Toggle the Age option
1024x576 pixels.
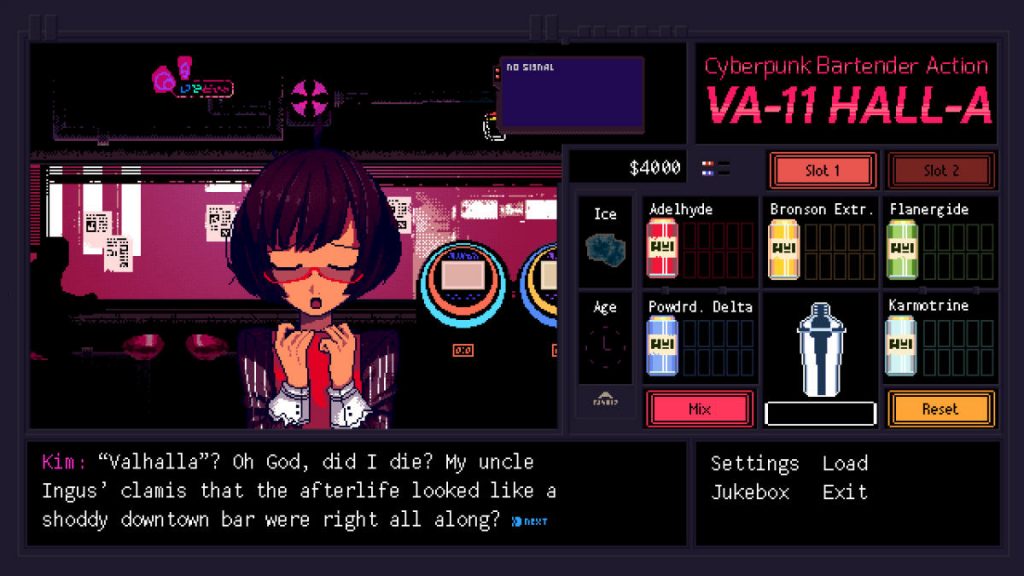pyautogui.click(x=605, y=341)
